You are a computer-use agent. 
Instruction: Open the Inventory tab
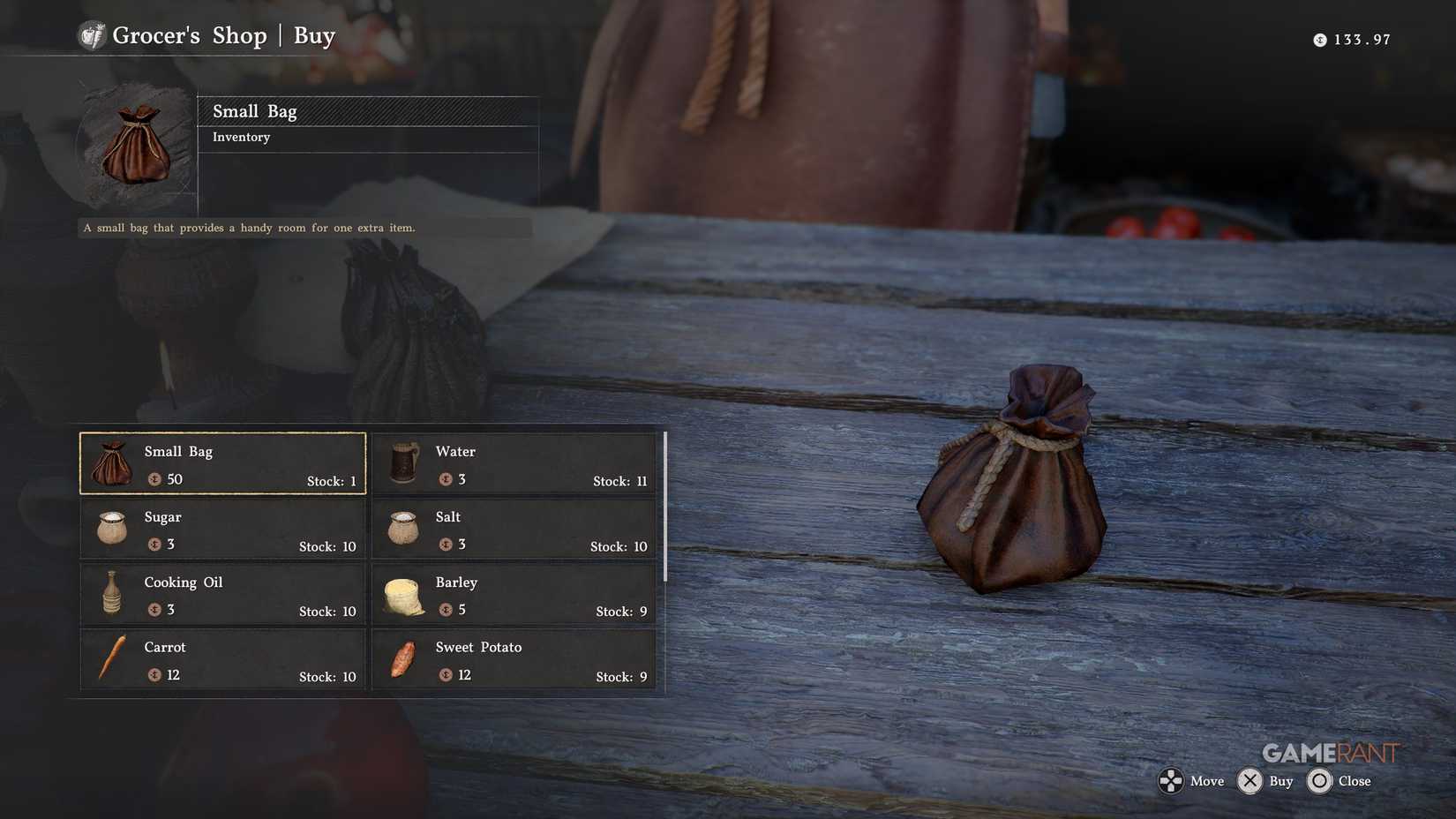[241, 137]
